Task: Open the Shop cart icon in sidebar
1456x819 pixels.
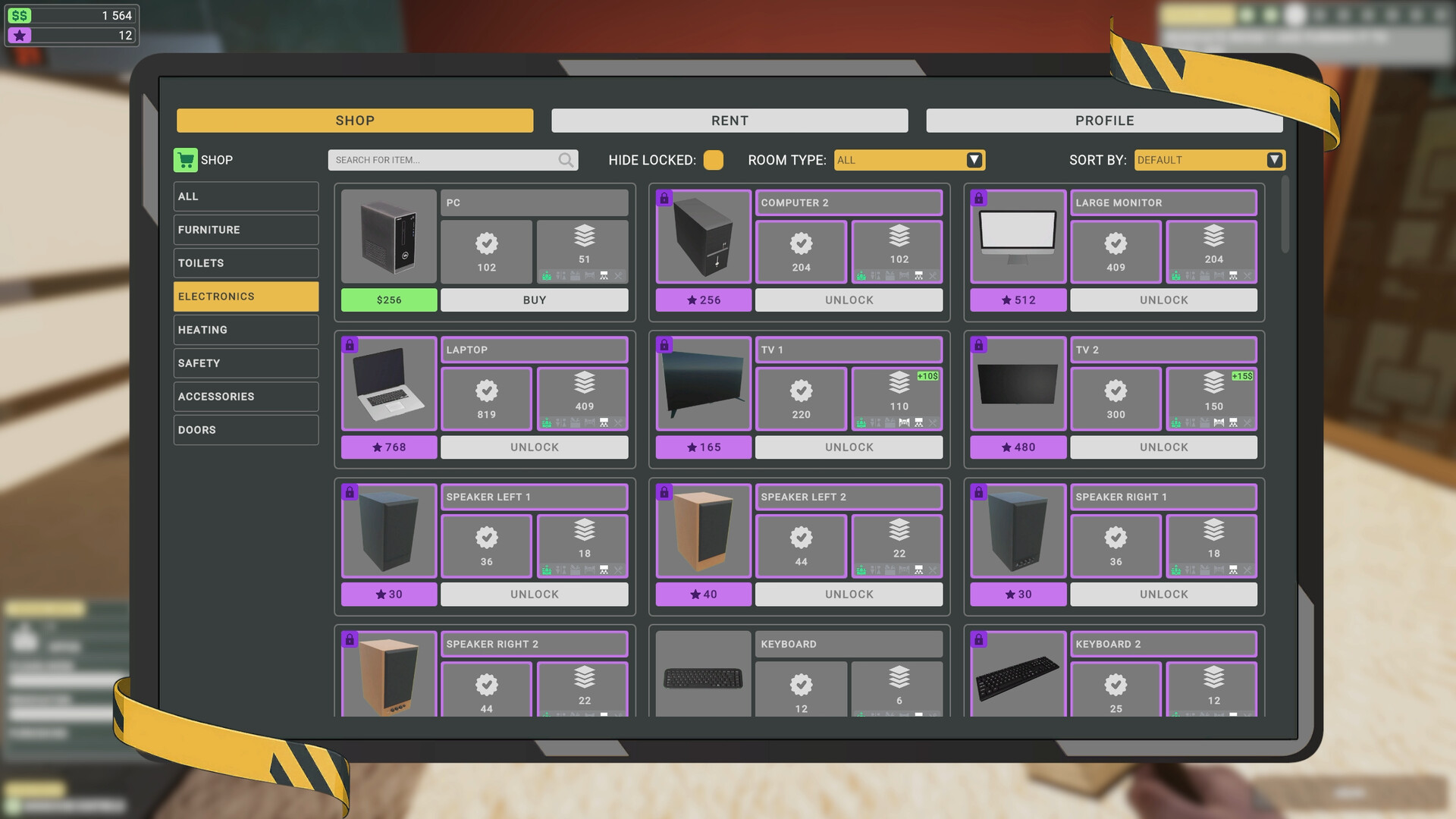Action: click(x=185, y=160)
